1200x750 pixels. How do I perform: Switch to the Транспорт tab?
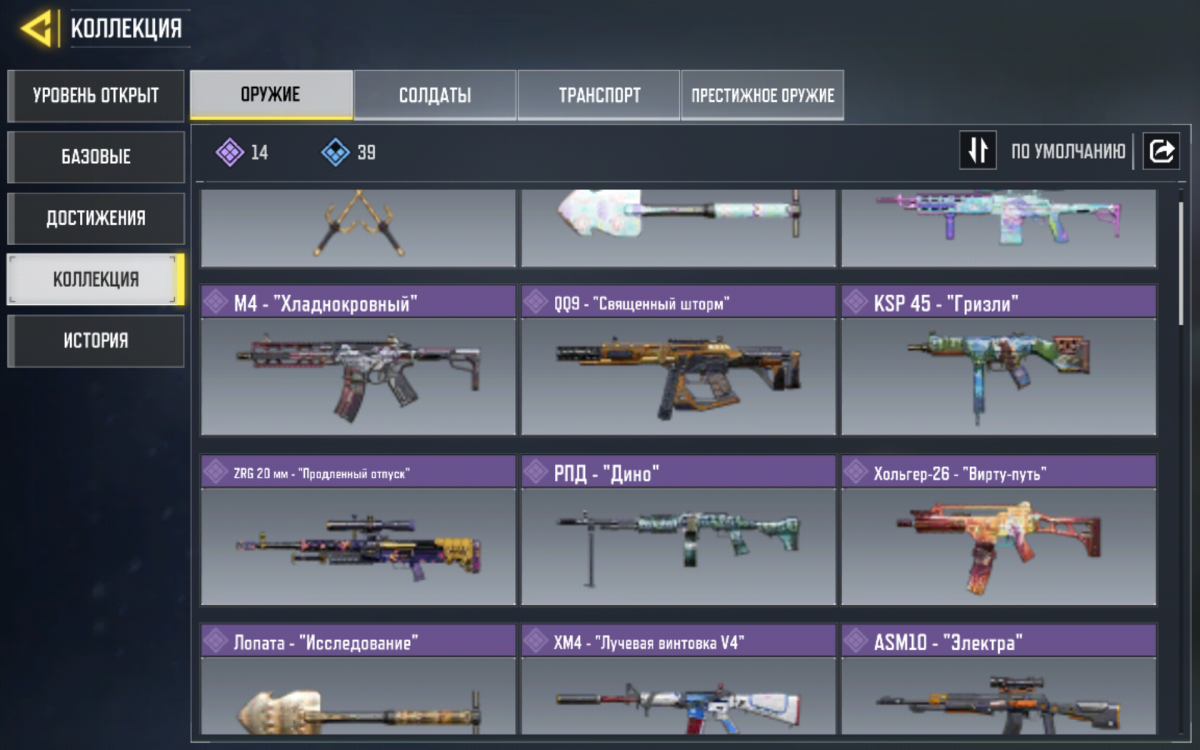[599, 96]
